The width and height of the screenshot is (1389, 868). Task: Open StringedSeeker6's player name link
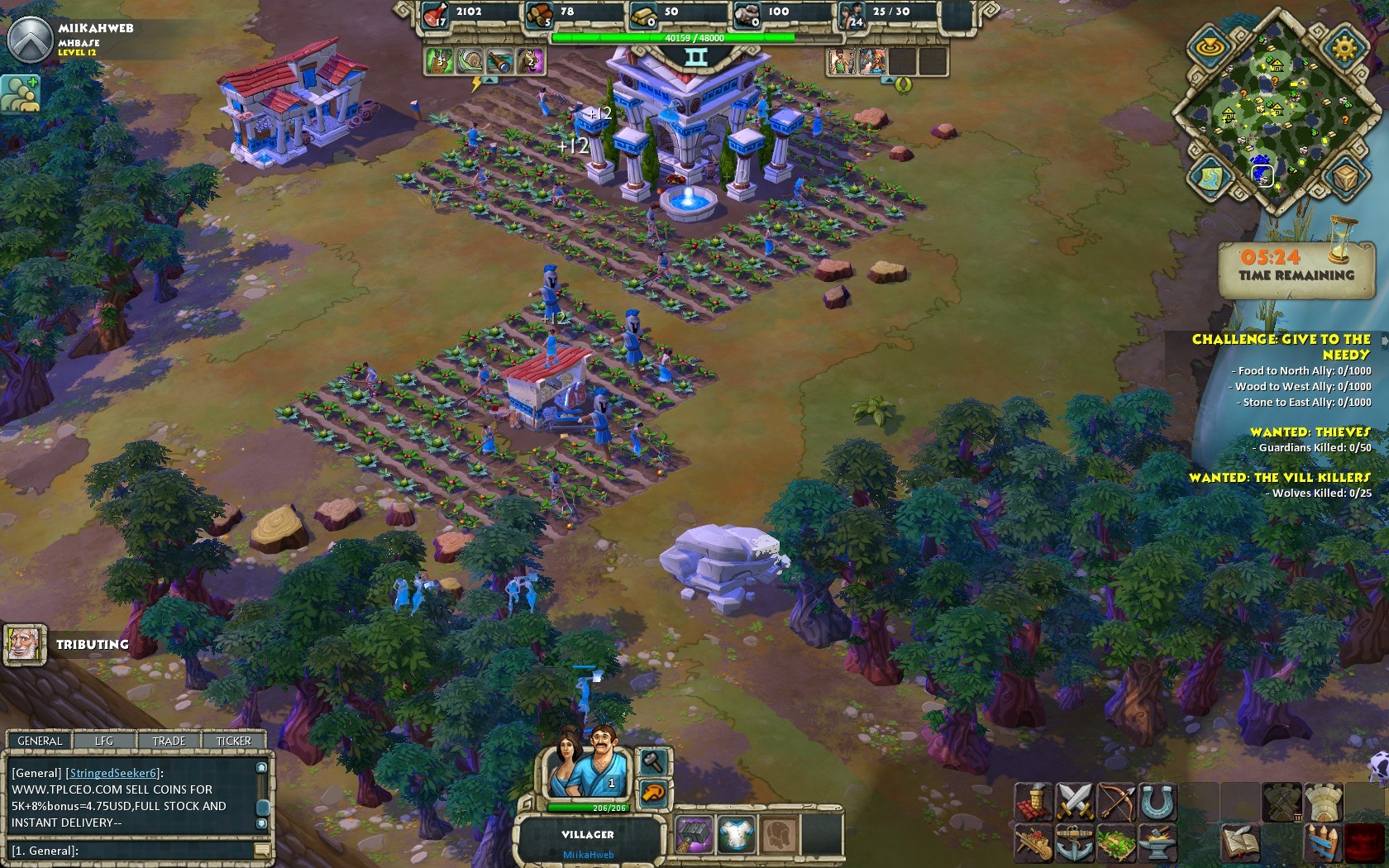tap(113, 773)
